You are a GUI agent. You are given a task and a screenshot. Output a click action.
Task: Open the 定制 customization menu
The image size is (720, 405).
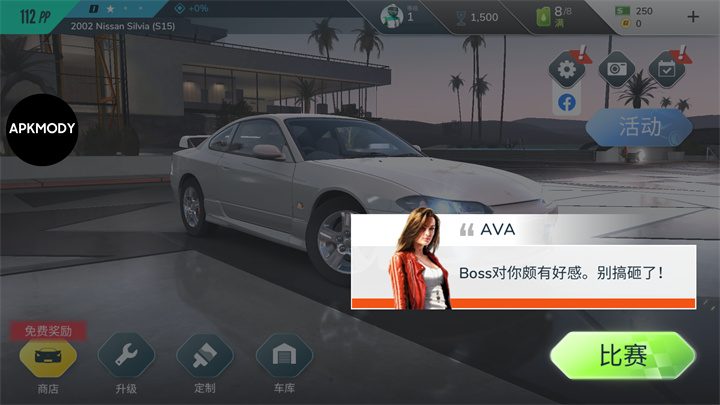[204, 355]
